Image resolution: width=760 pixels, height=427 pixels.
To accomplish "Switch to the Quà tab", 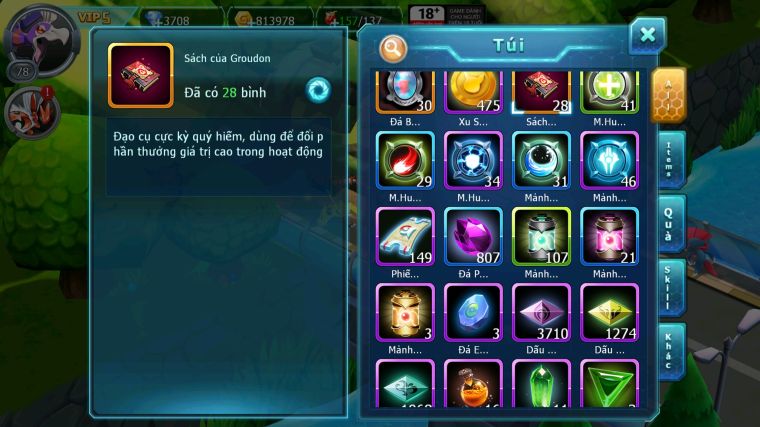I will [670, 224].
